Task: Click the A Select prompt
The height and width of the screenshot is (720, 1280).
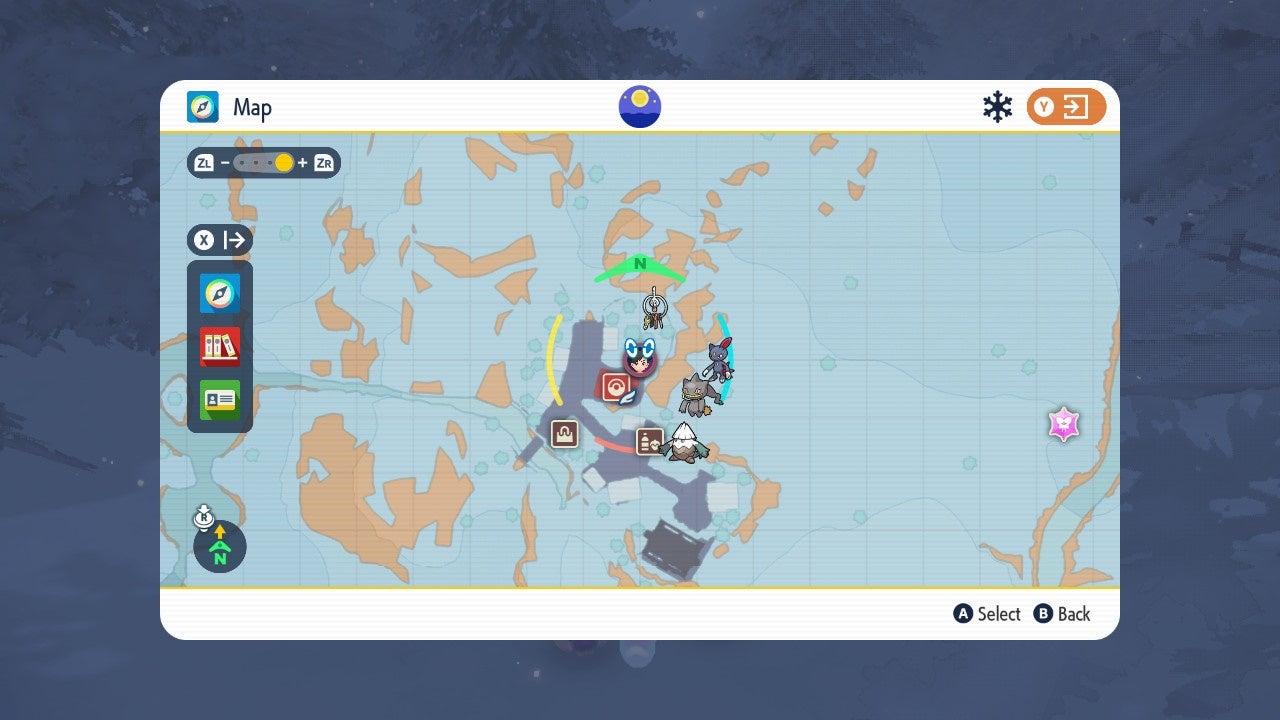Action: [986, 614]
